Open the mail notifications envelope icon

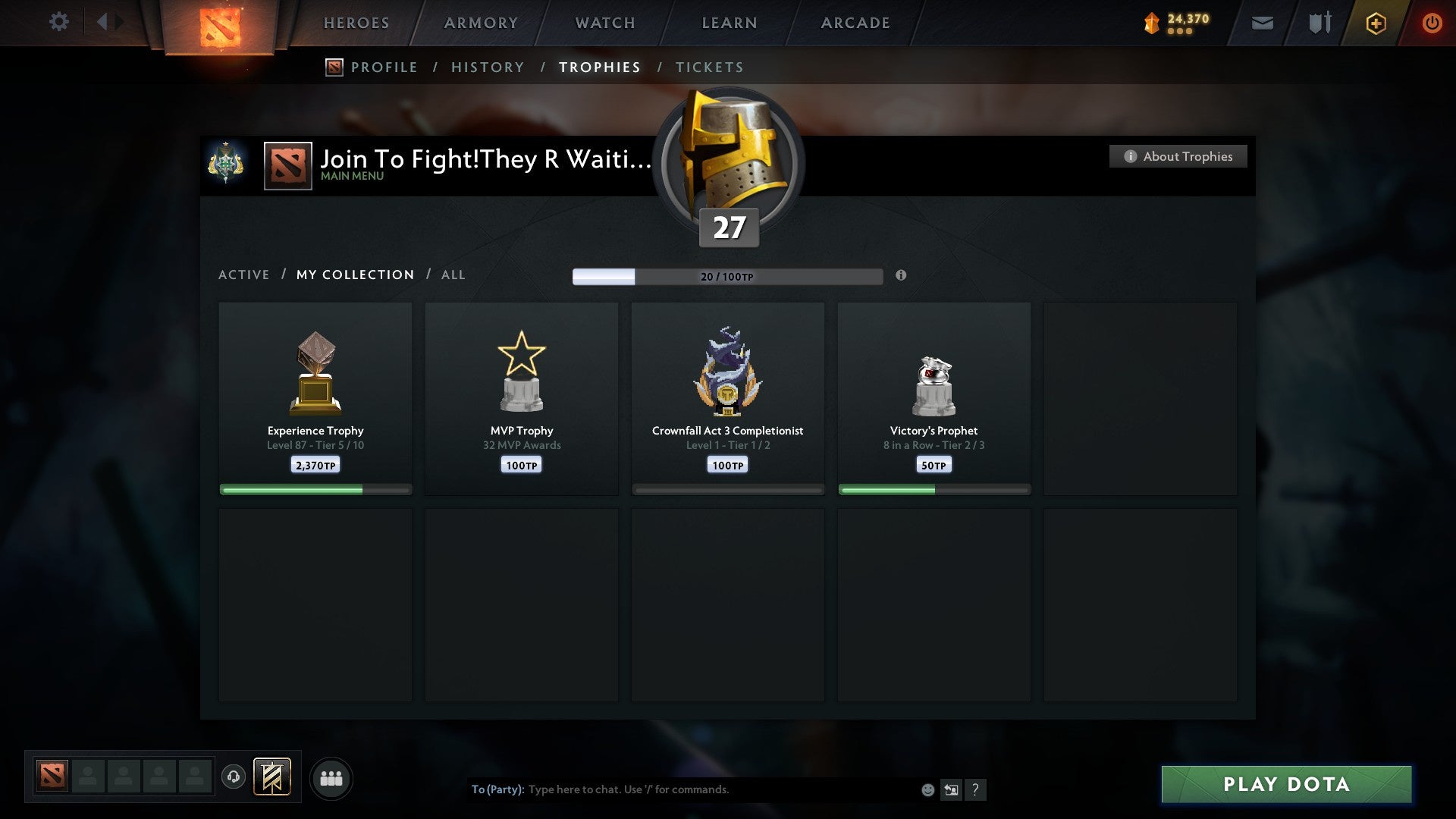(1263, 23)
